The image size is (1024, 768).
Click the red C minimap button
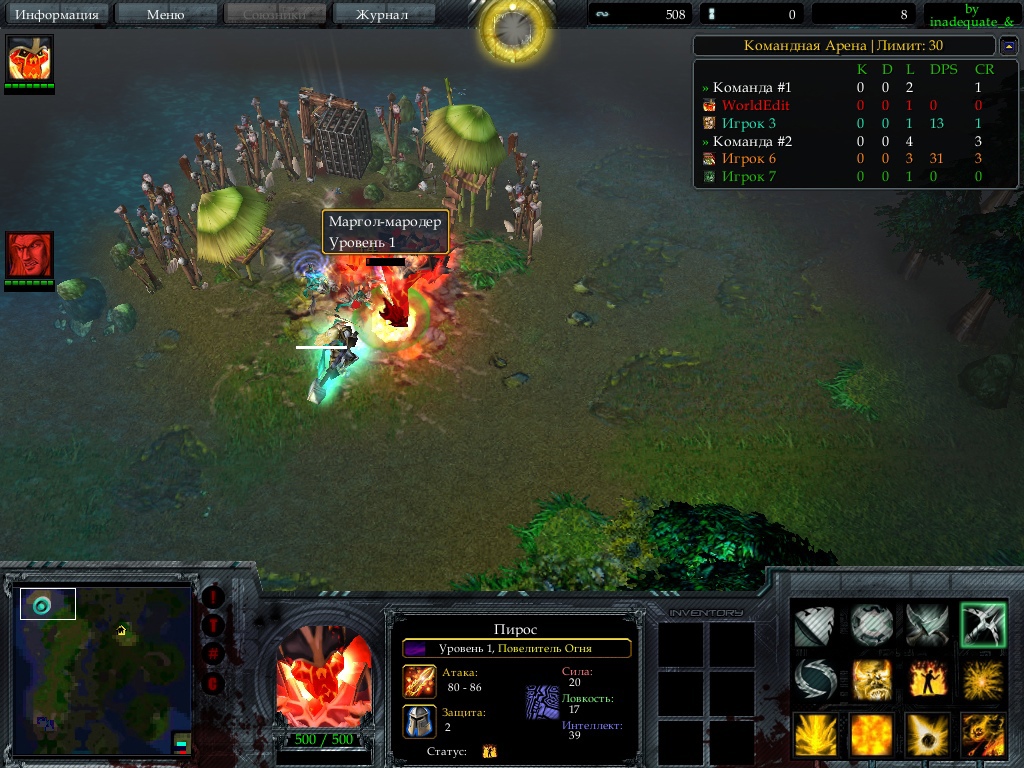[x=214, y=684]
